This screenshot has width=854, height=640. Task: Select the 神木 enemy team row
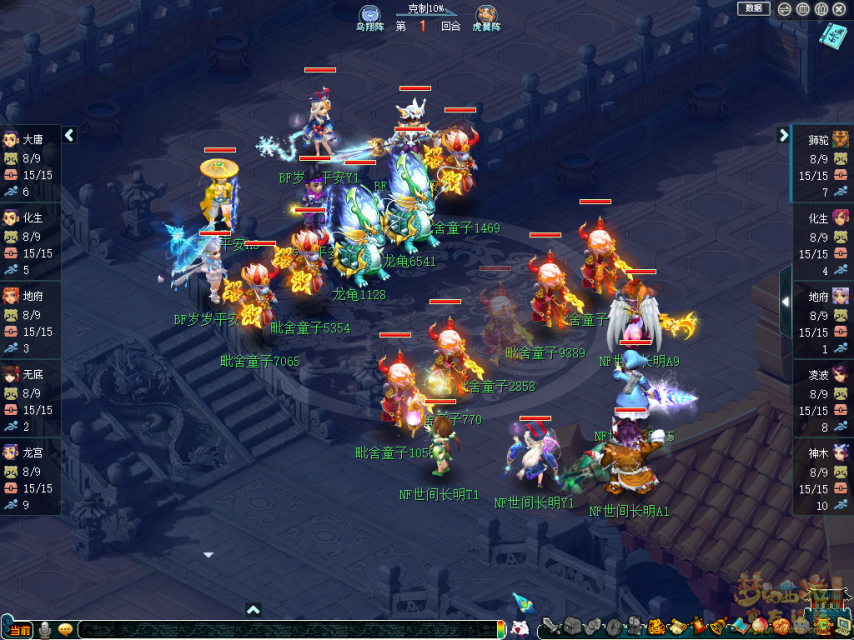tap(823, 477)
